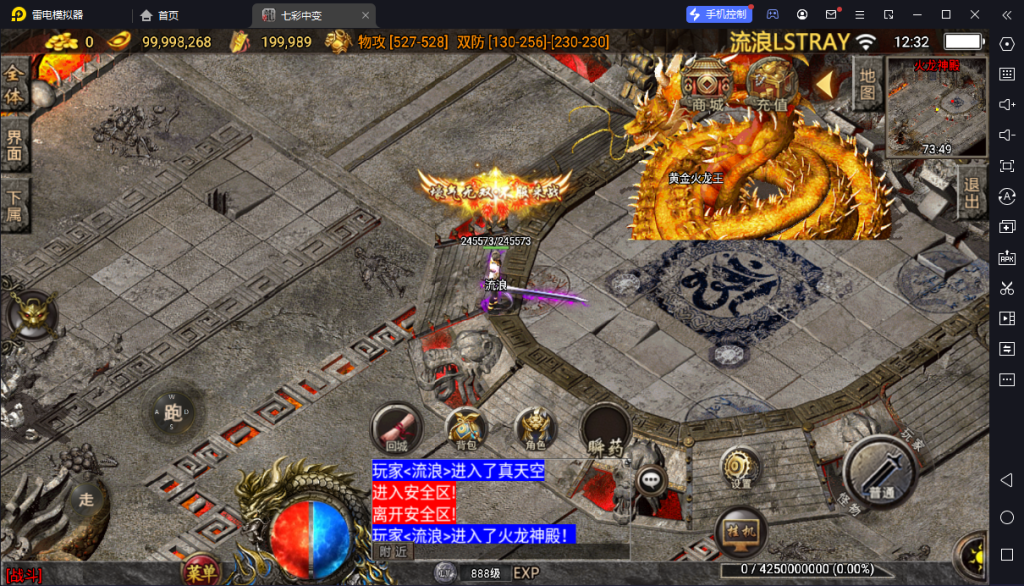Toggle the 跑 run mode

point(173,411)
